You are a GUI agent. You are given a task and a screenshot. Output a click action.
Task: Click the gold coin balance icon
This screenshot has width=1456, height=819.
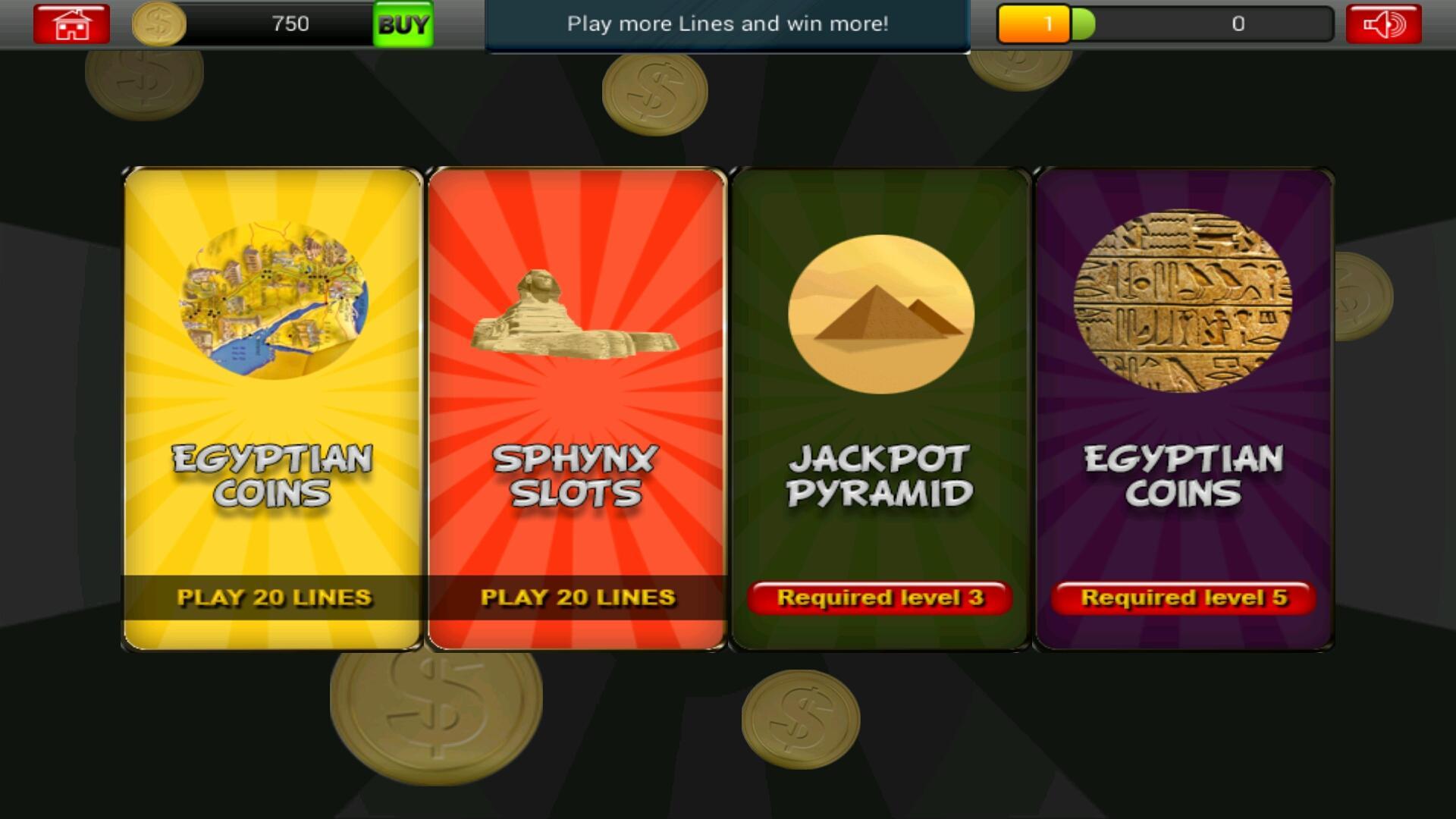(x=158, y=24)
